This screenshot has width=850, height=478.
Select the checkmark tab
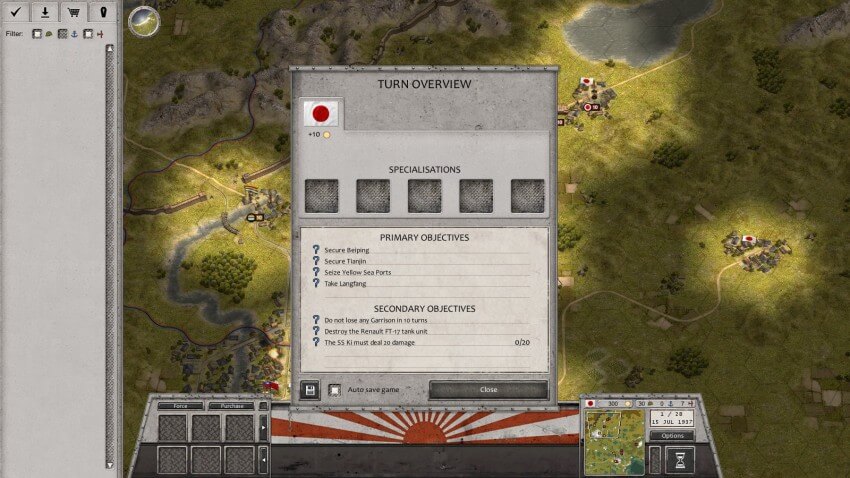click(16, 12)
